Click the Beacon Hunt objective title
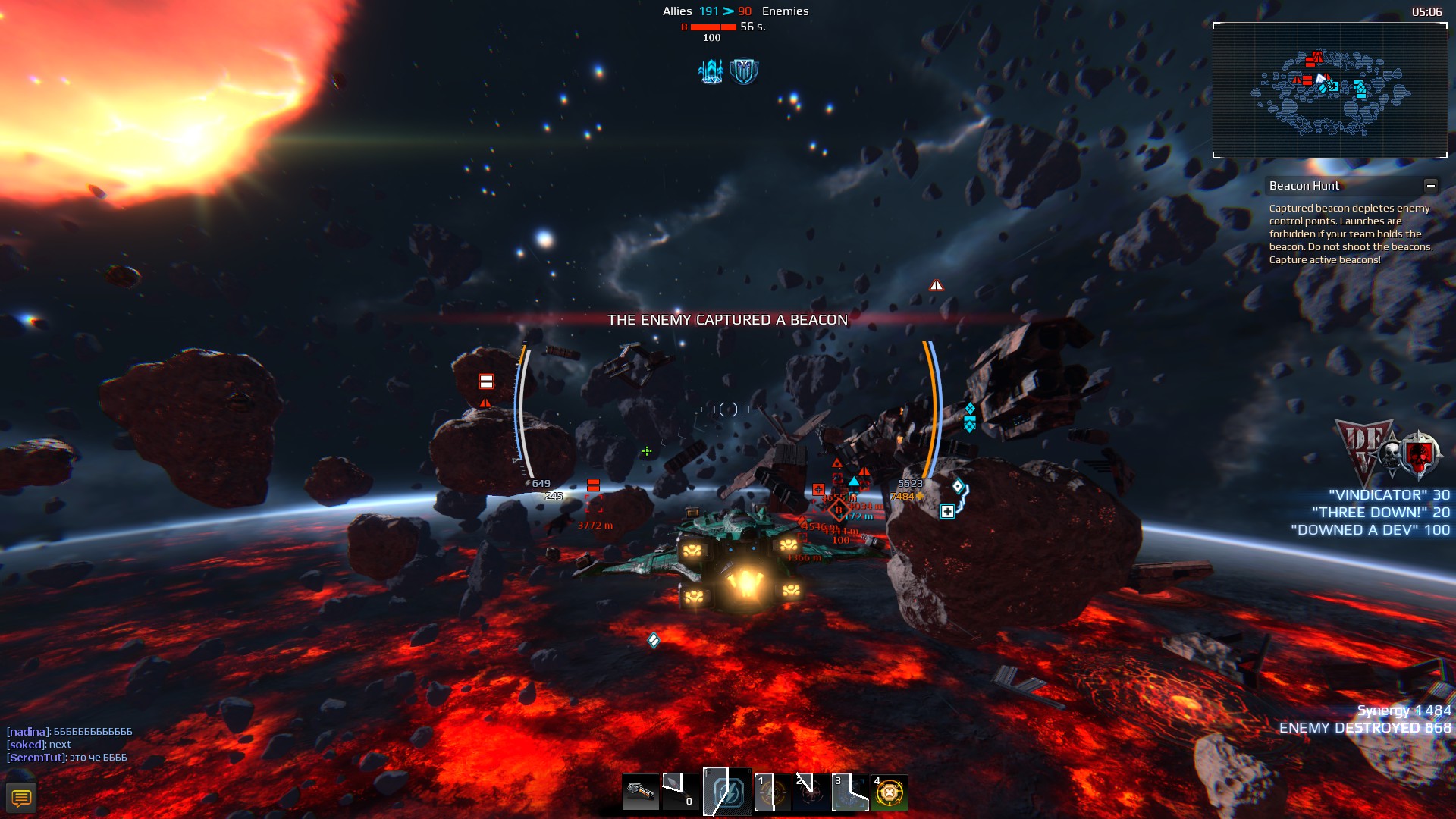Image resolution: width=1456 pixels, height=819 pixels. coord(1304,186)
